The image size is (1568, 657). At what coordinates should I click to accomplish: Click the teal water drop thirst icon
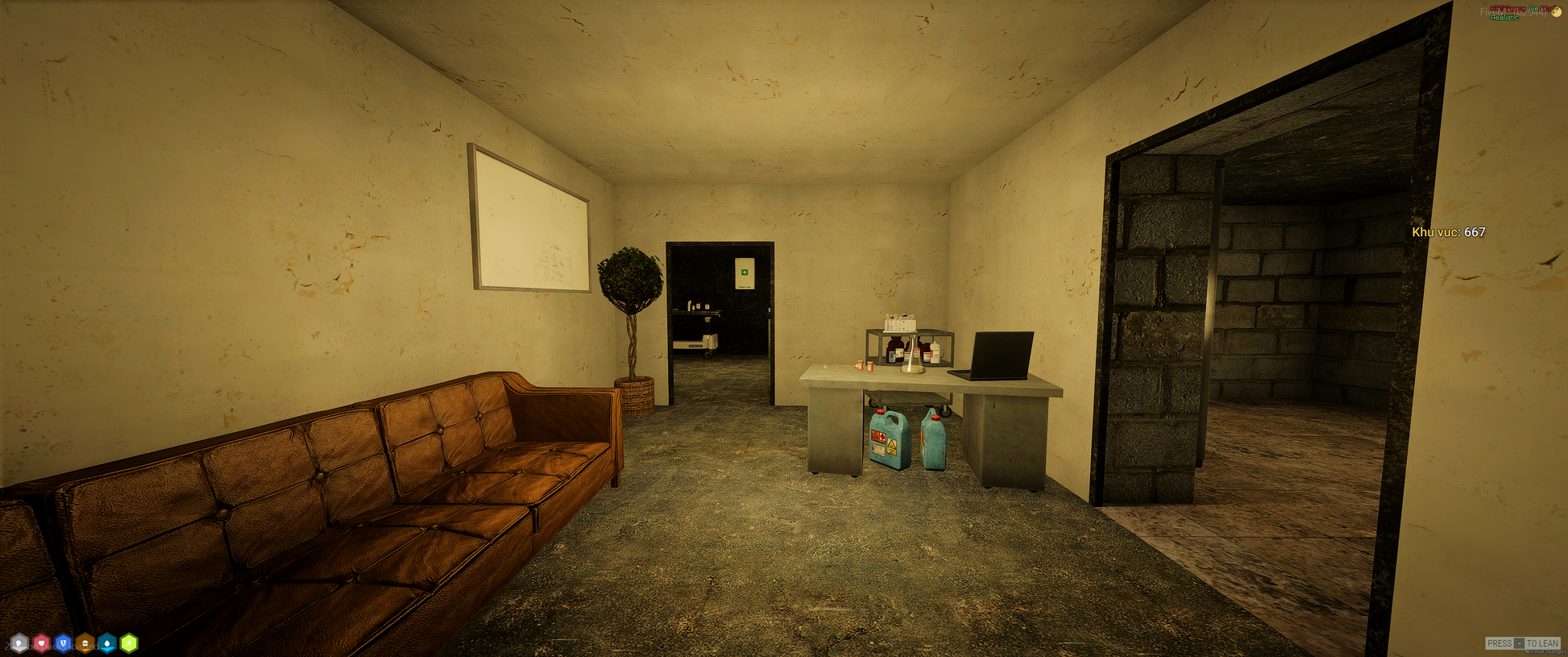point(107,643)
